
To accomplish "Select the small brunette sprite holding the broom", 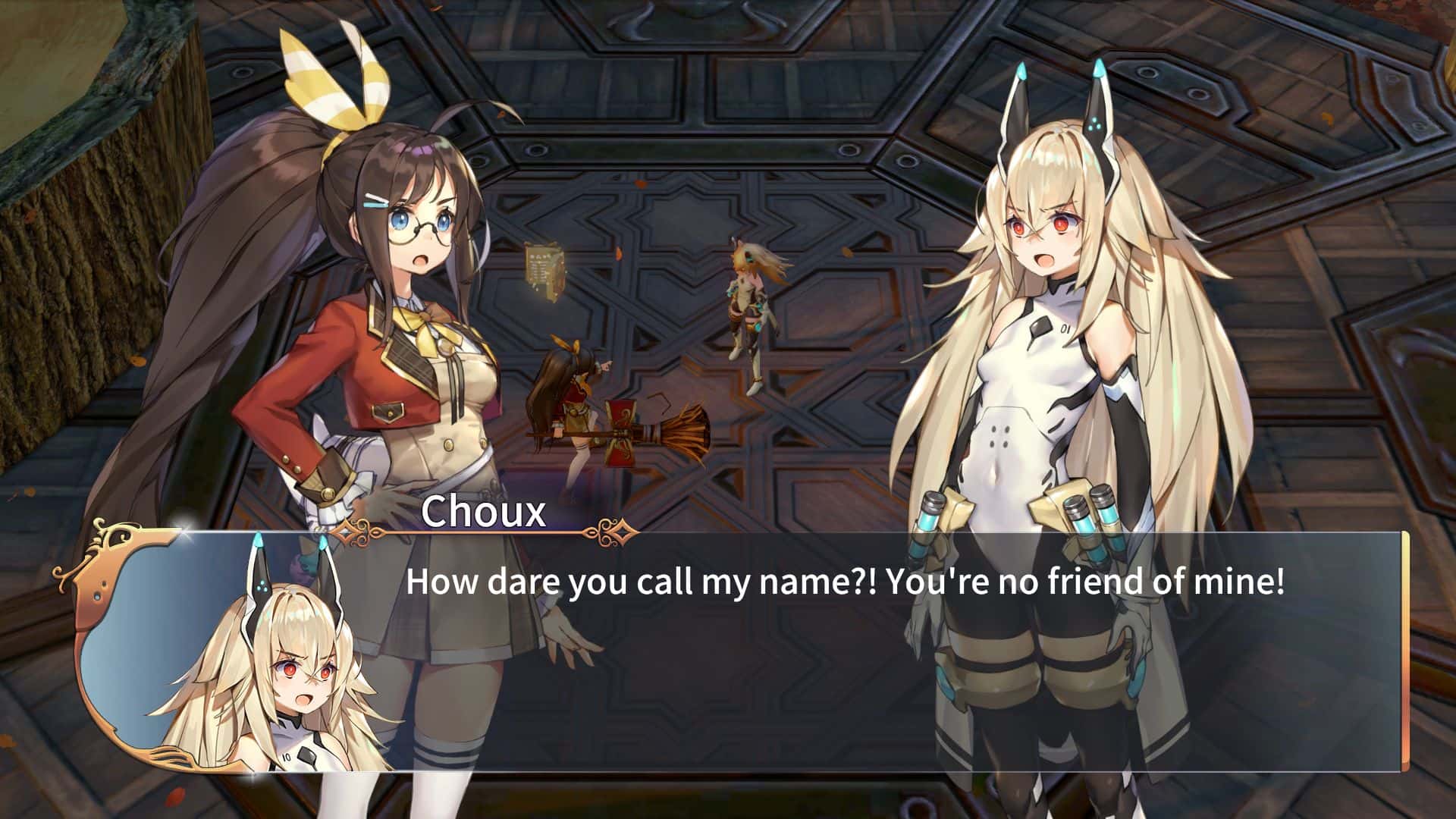I will click(x=573, y=402).
